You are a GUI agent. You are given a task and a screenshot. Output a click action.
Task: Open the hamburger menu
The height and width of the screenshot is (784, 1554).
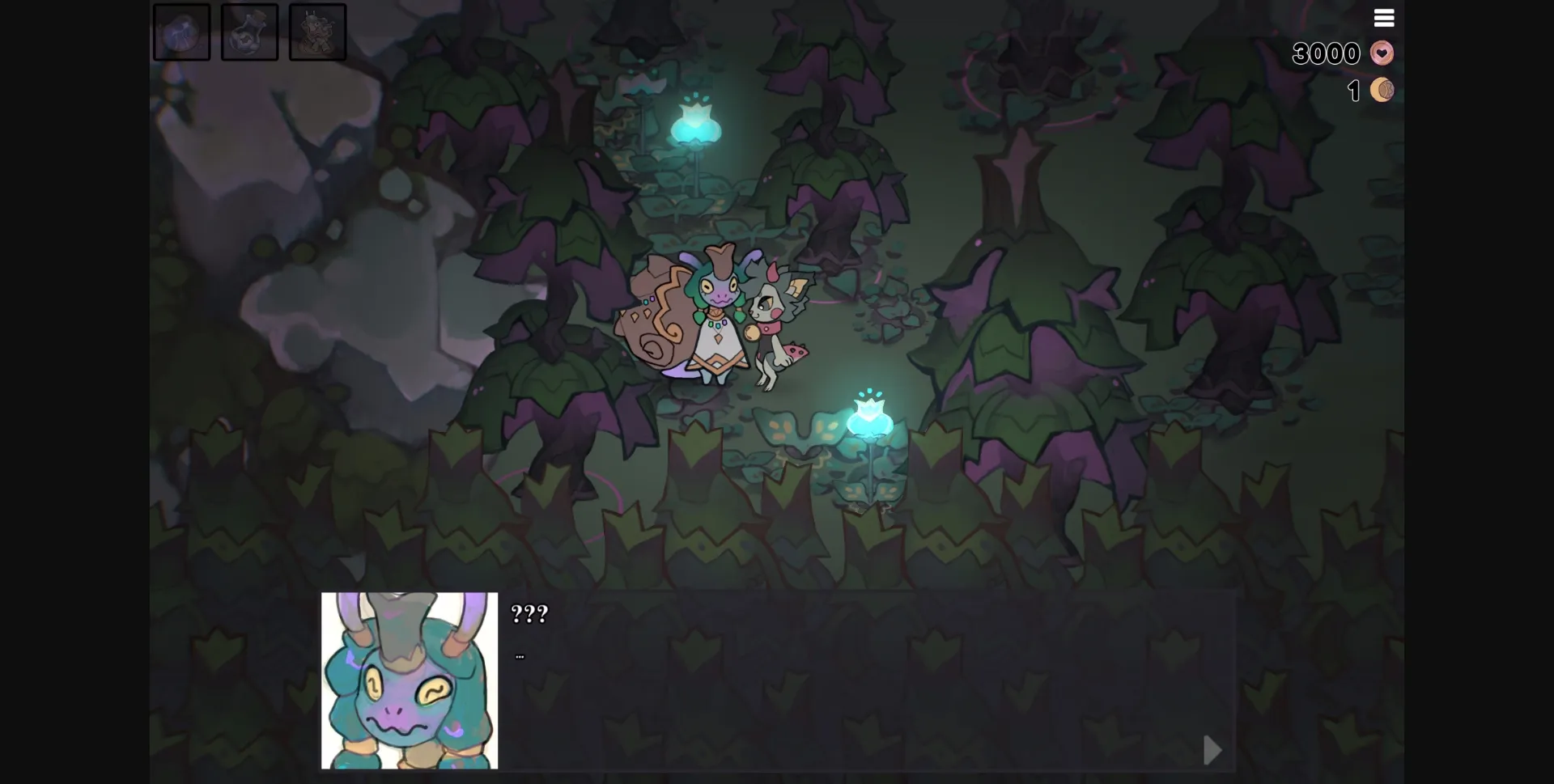(x=1384, y=17)
